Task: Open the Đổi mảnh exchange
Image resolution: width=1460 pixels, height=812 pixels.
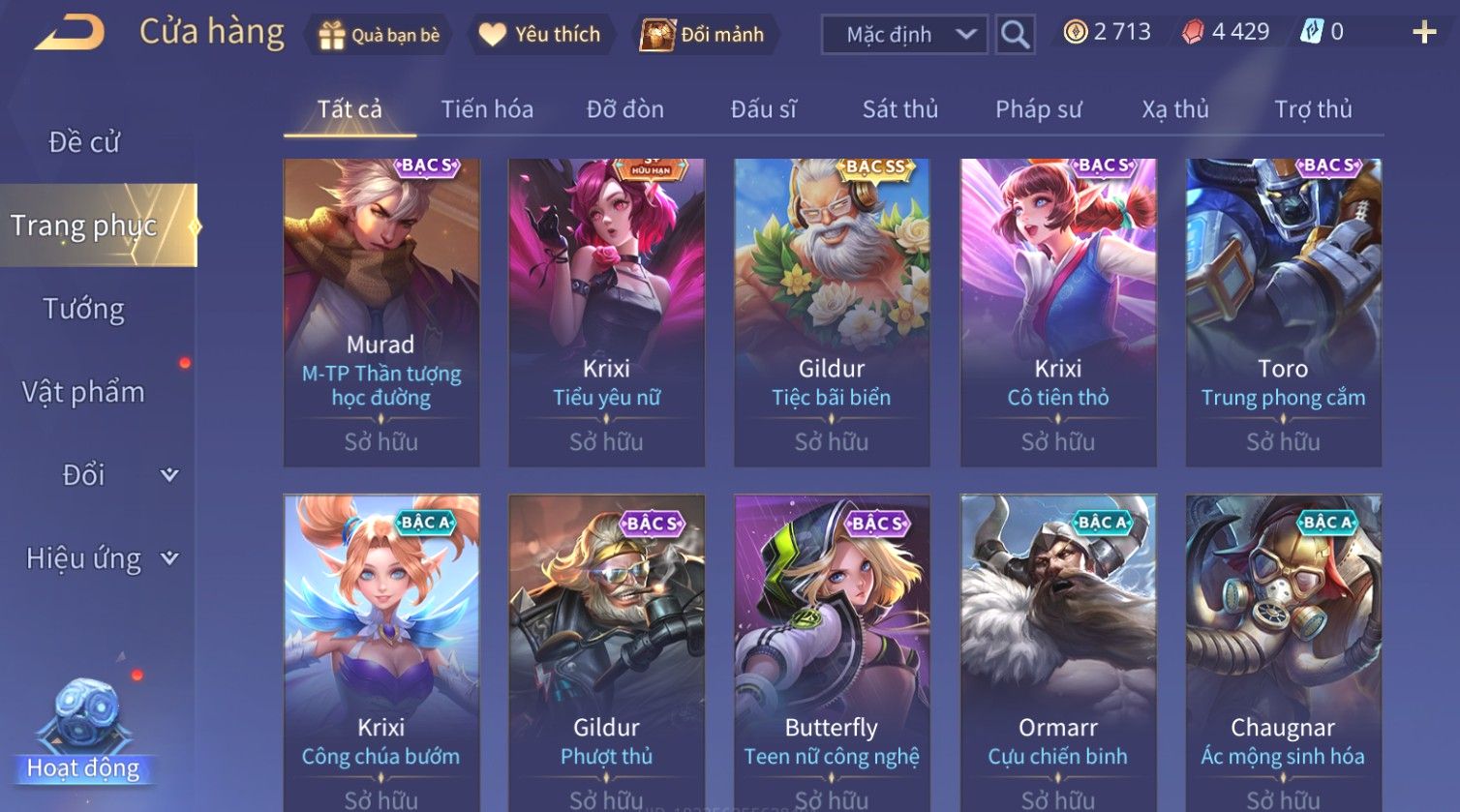Action: point(702,35)
